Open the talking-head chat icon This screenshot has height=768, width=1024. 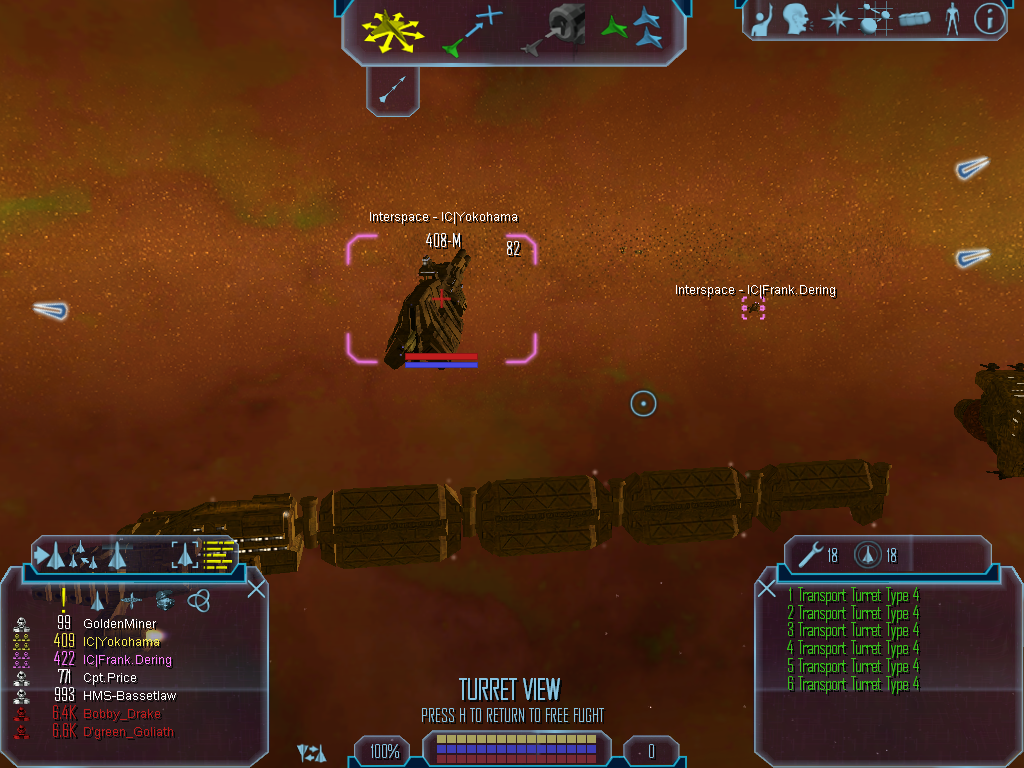point(796,19)
